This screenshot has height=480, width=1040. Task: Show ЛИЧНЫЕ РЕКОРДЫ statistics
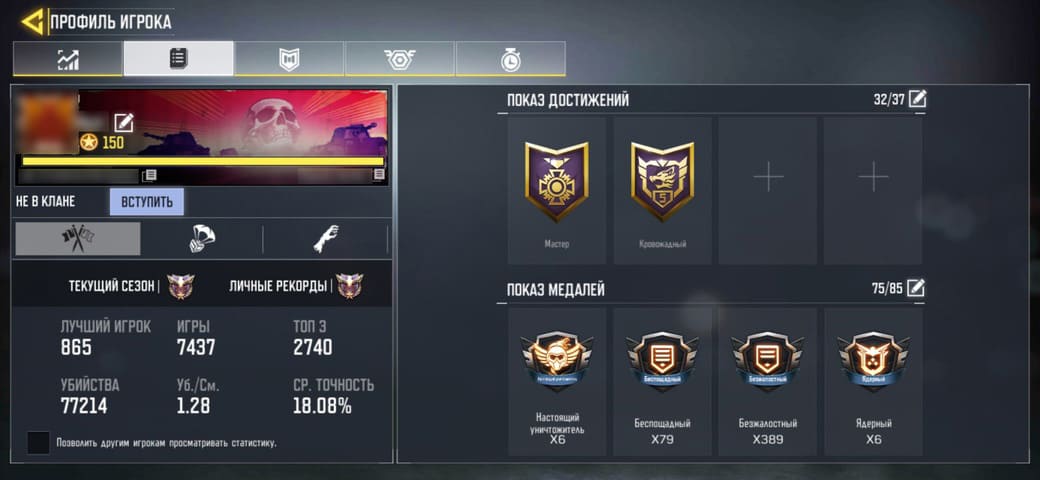[296, 286]
